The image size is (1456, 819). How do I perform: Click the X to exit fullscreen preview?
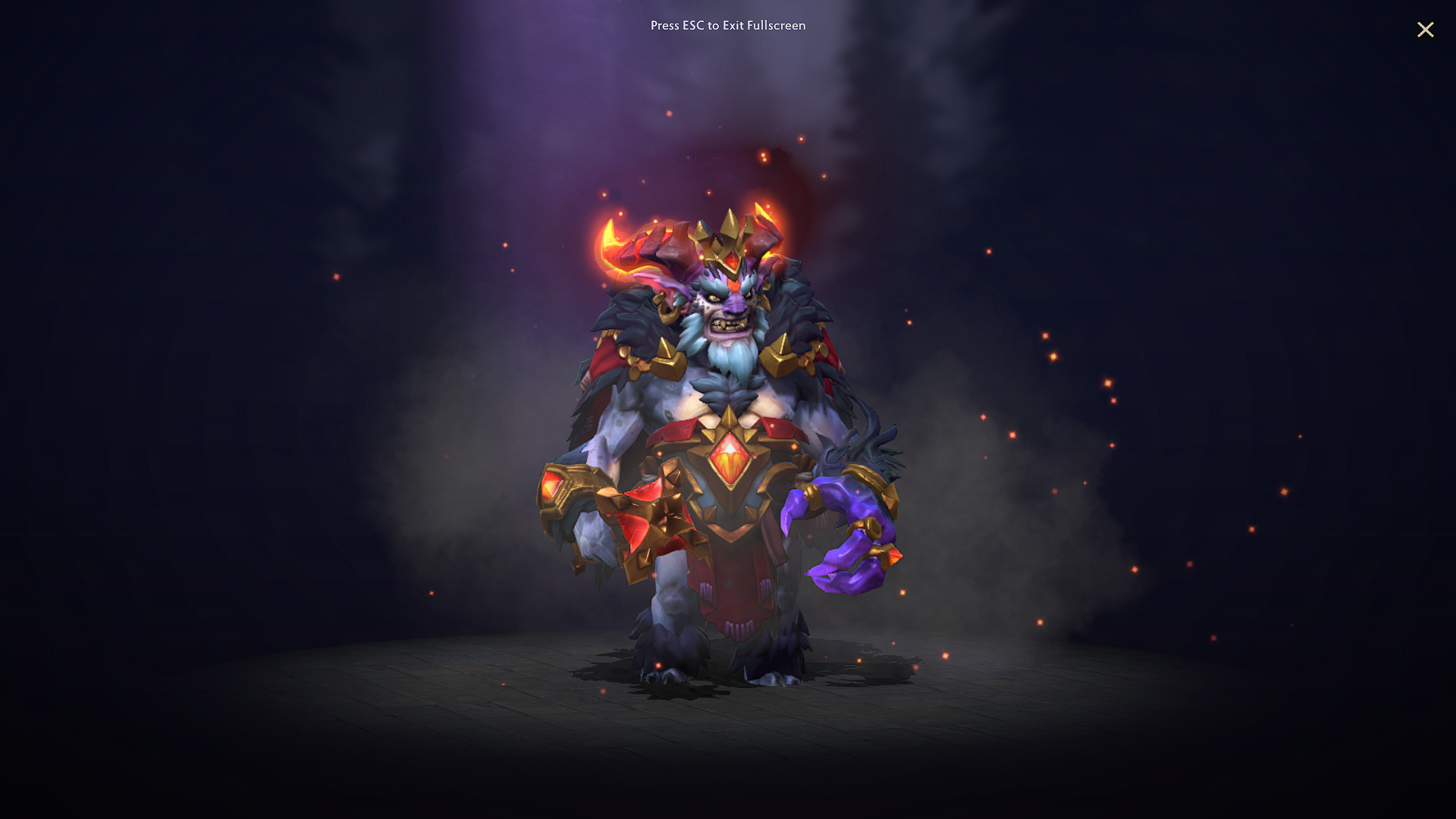(x=1426, y=30)
